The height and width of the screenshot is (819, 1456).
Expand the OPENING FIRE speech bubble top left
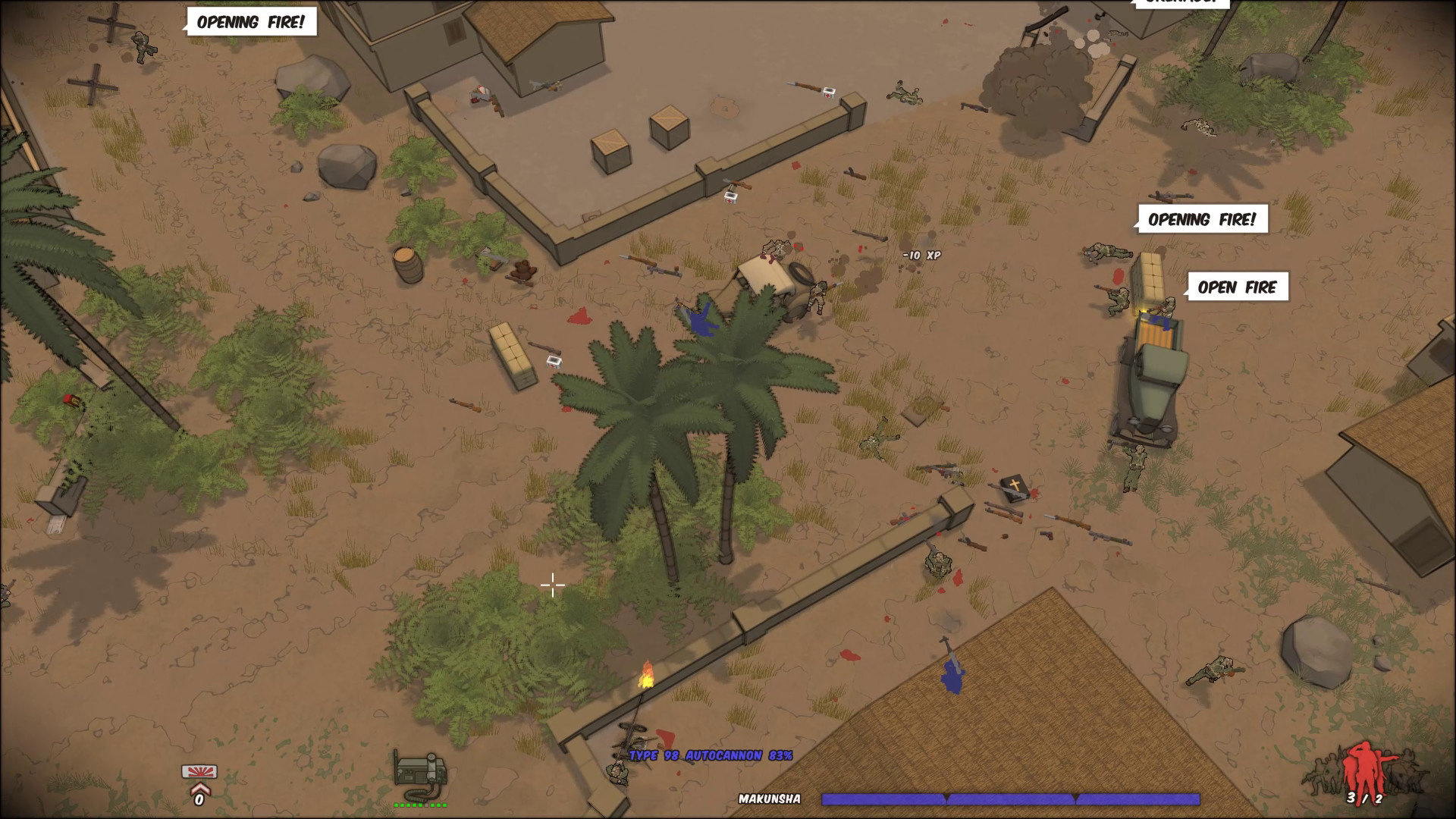(253, 22)
